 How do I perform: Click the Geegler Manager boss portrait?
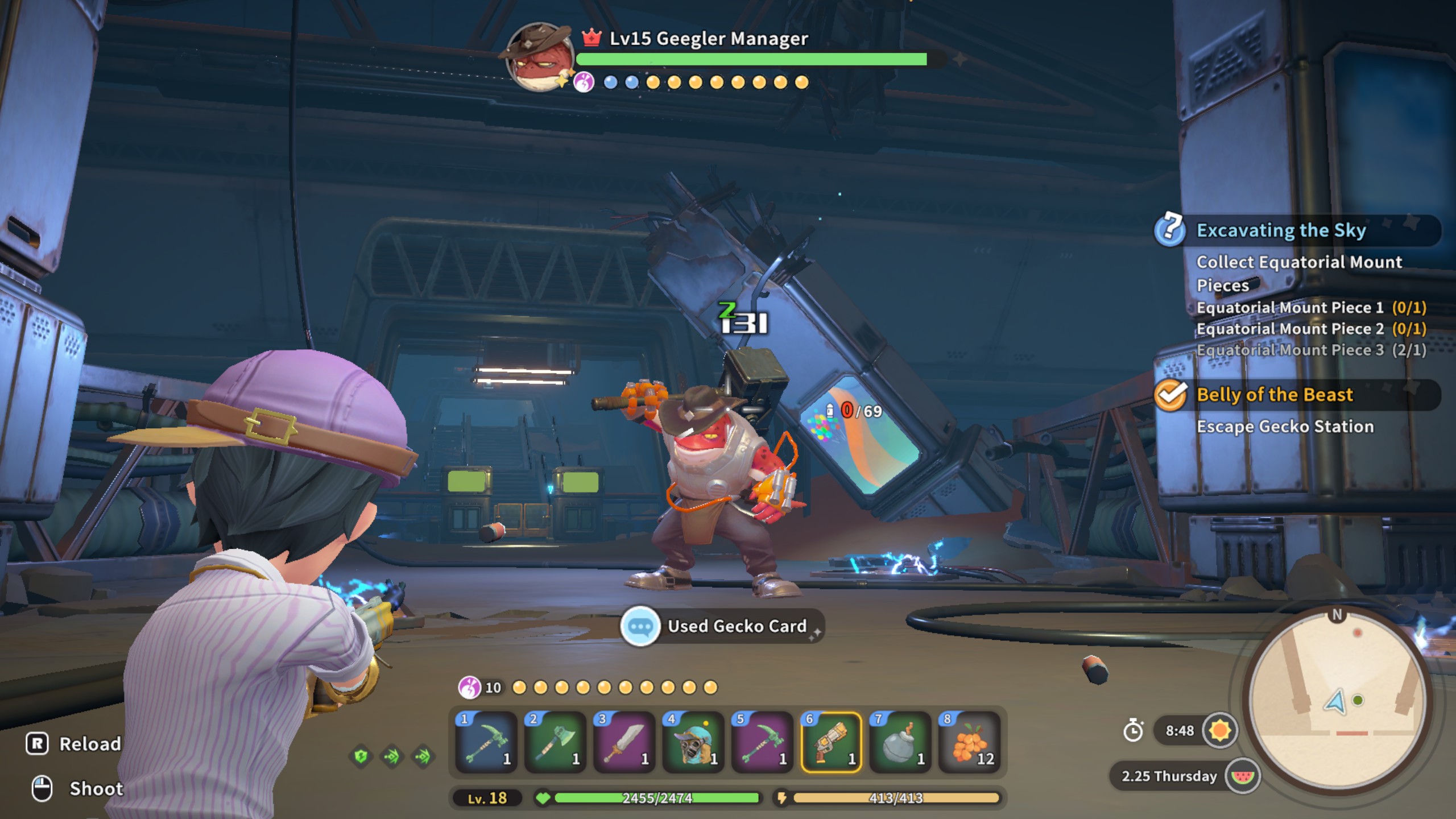point(539,56)
